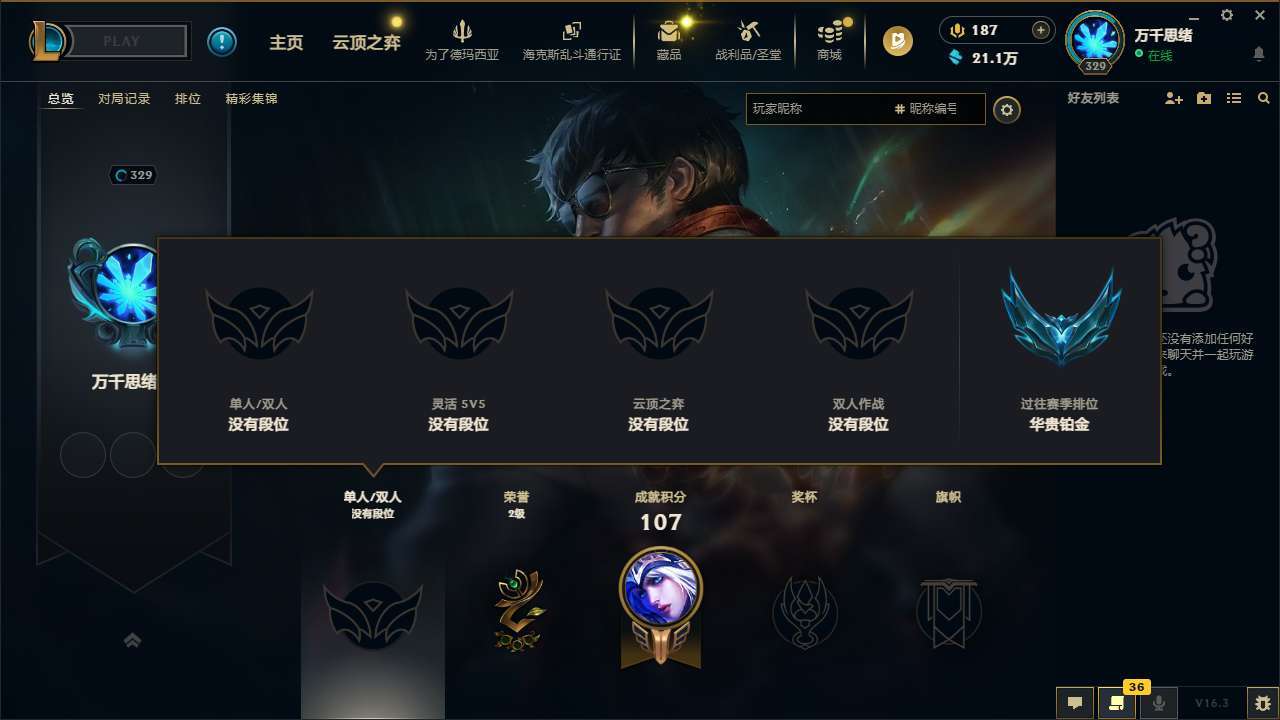This screenshot has width=1280, height=720.
Task: Open the 藏品 (Collection) section
Action: coord(668,41)
